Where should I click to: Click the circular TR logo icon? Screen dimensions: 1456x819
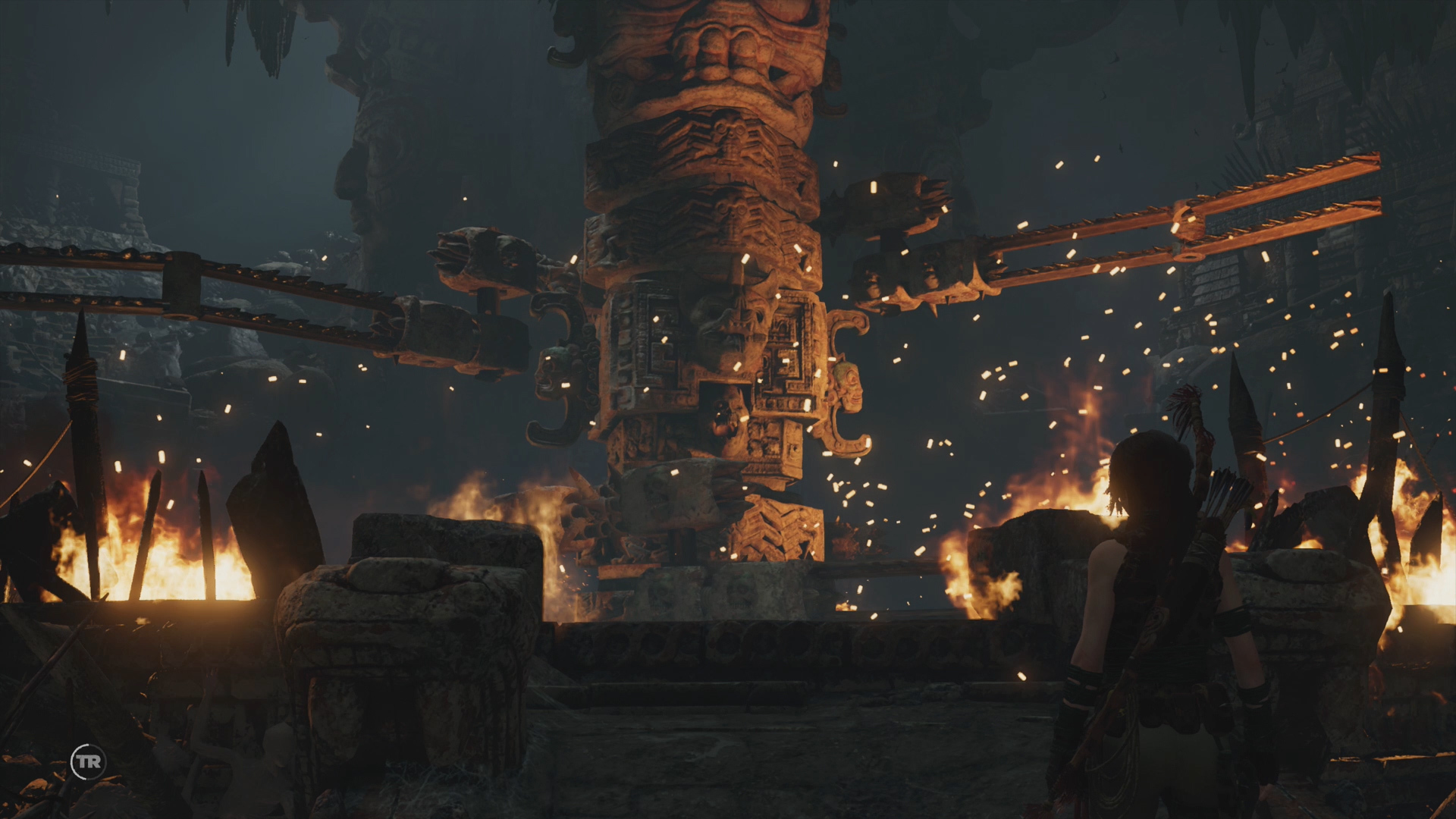point(89,761)
